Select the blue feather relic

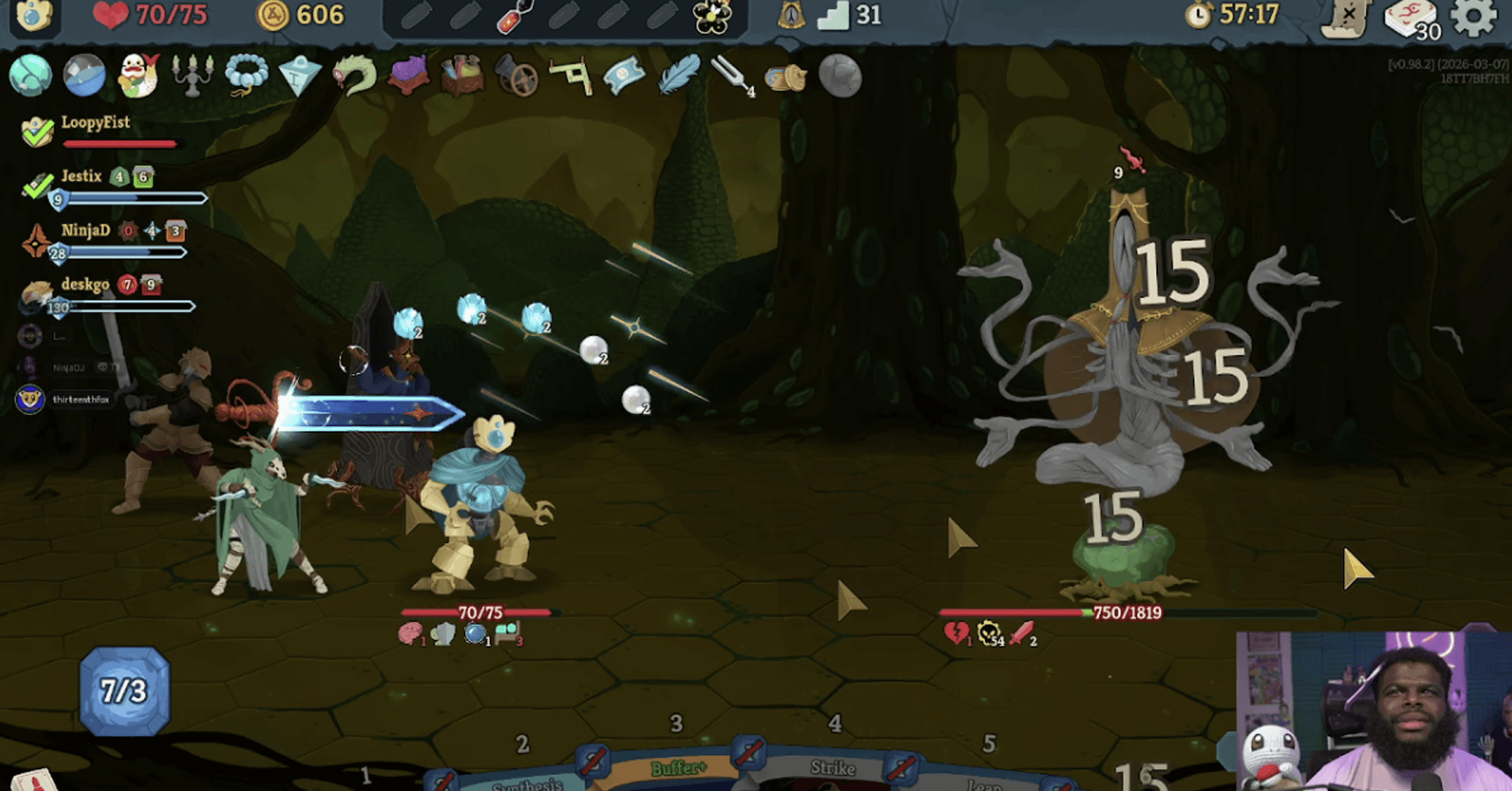(x=679, y=74)
